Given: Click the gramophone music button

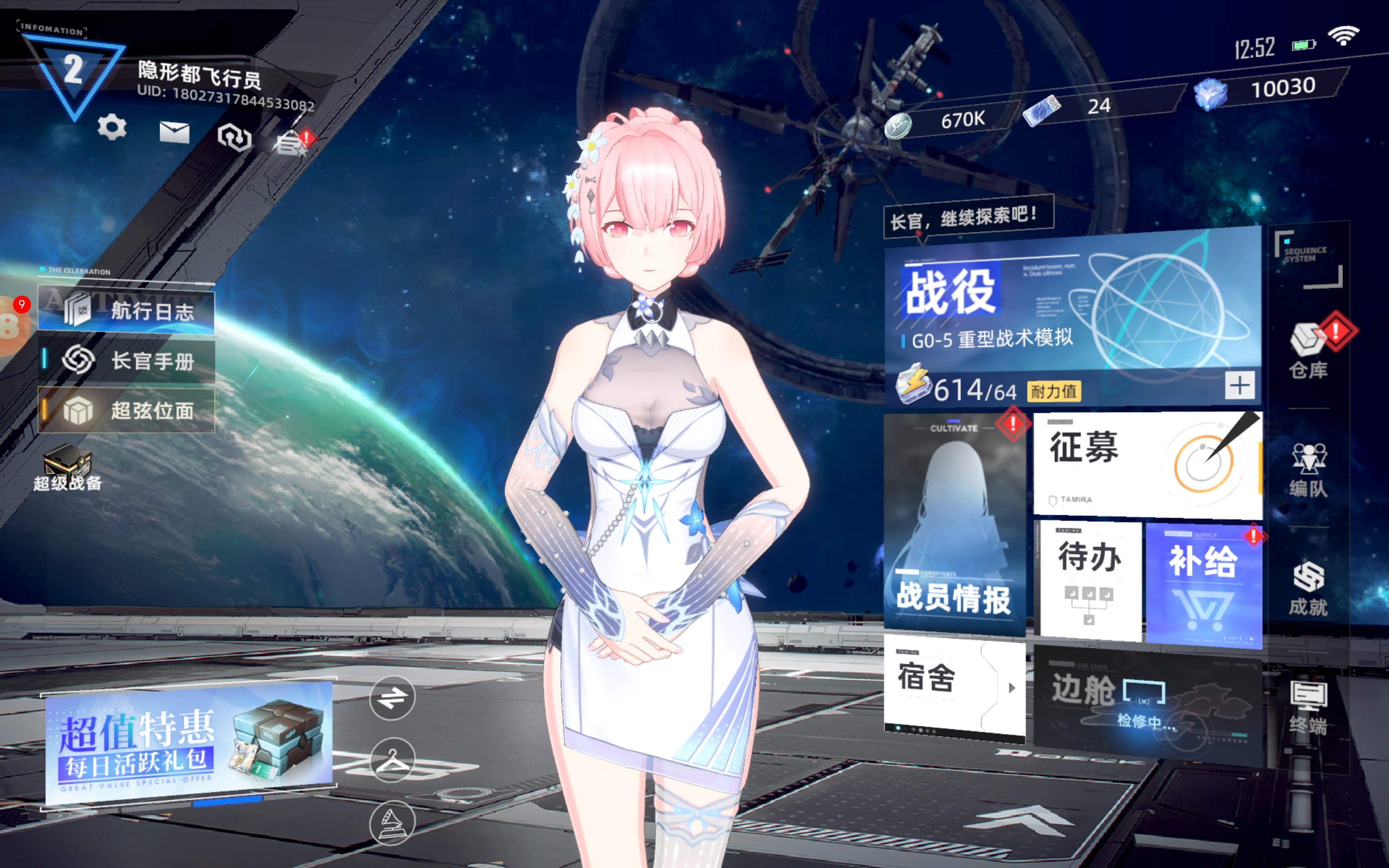Looking at the screenshot, I should (x=392, y=823).
